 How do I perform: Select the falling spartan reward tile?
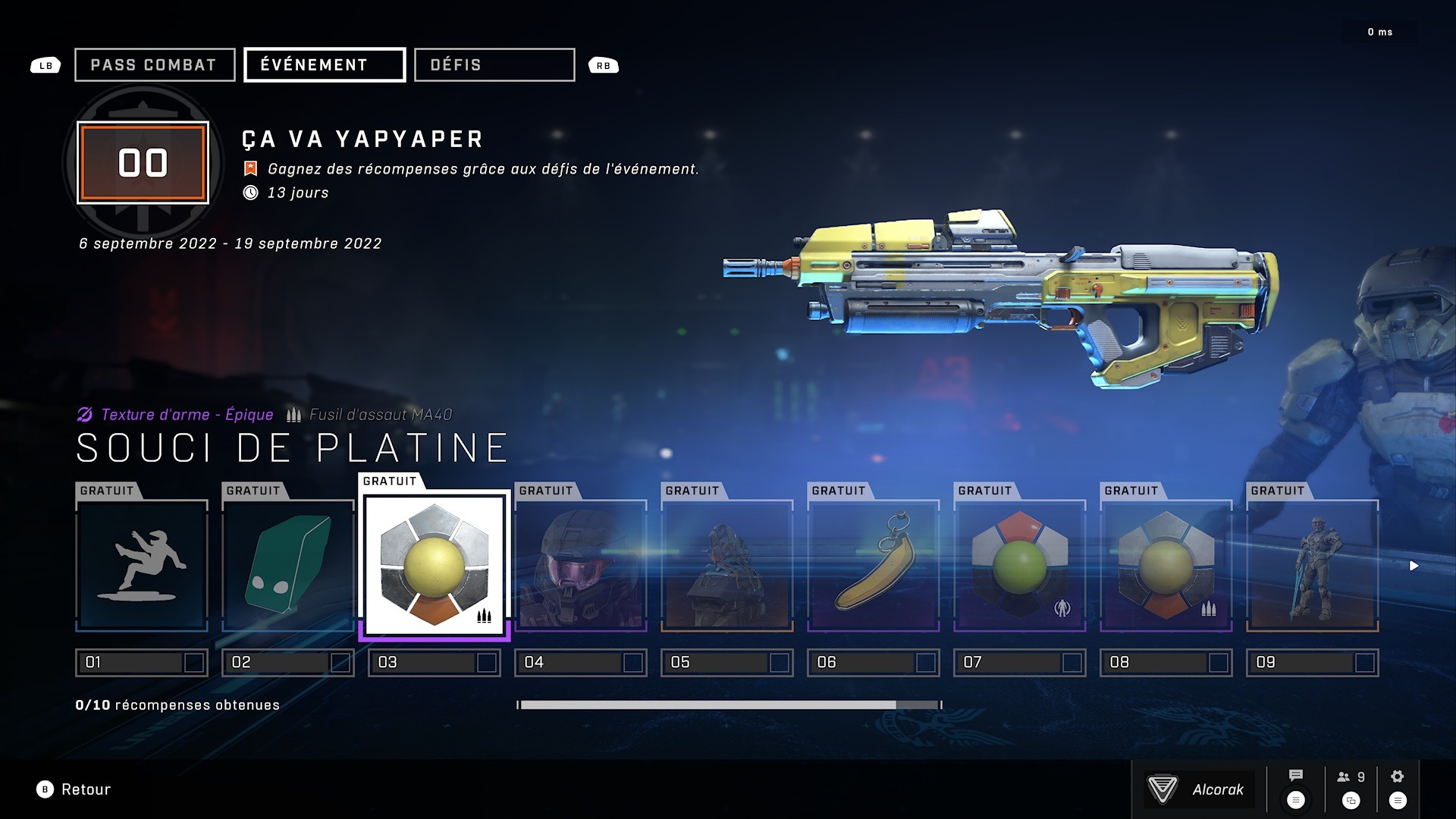tap(142, 566)
